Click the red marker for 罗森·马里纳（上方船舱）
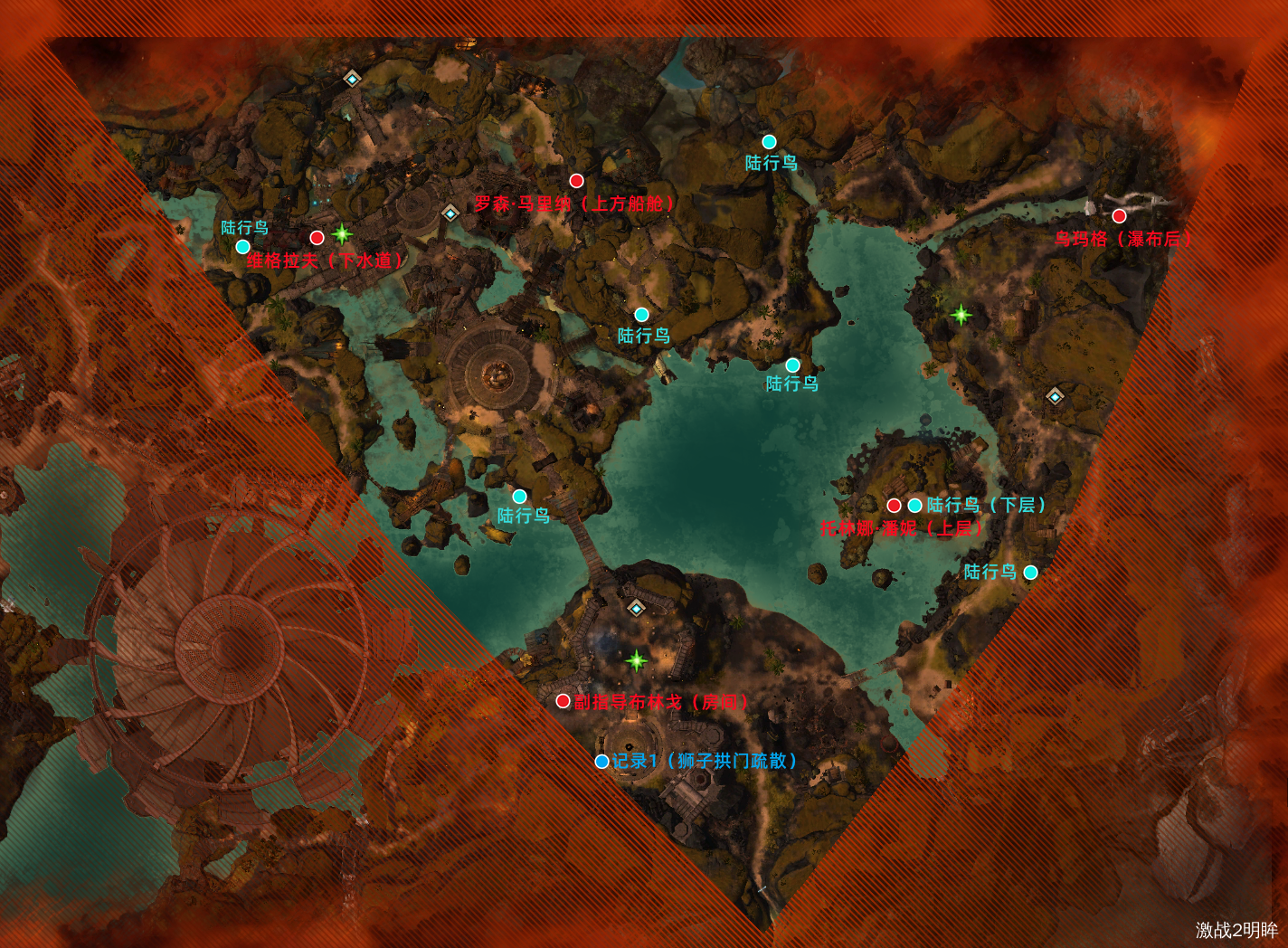The image size is (1288, 948). click(x=576, y=181)
